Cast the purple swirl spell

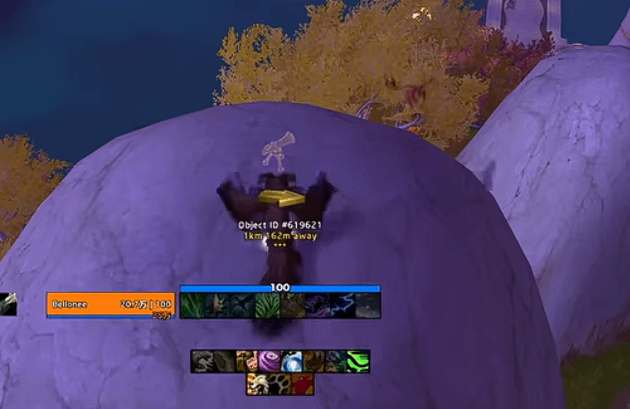tap(269, 361)
